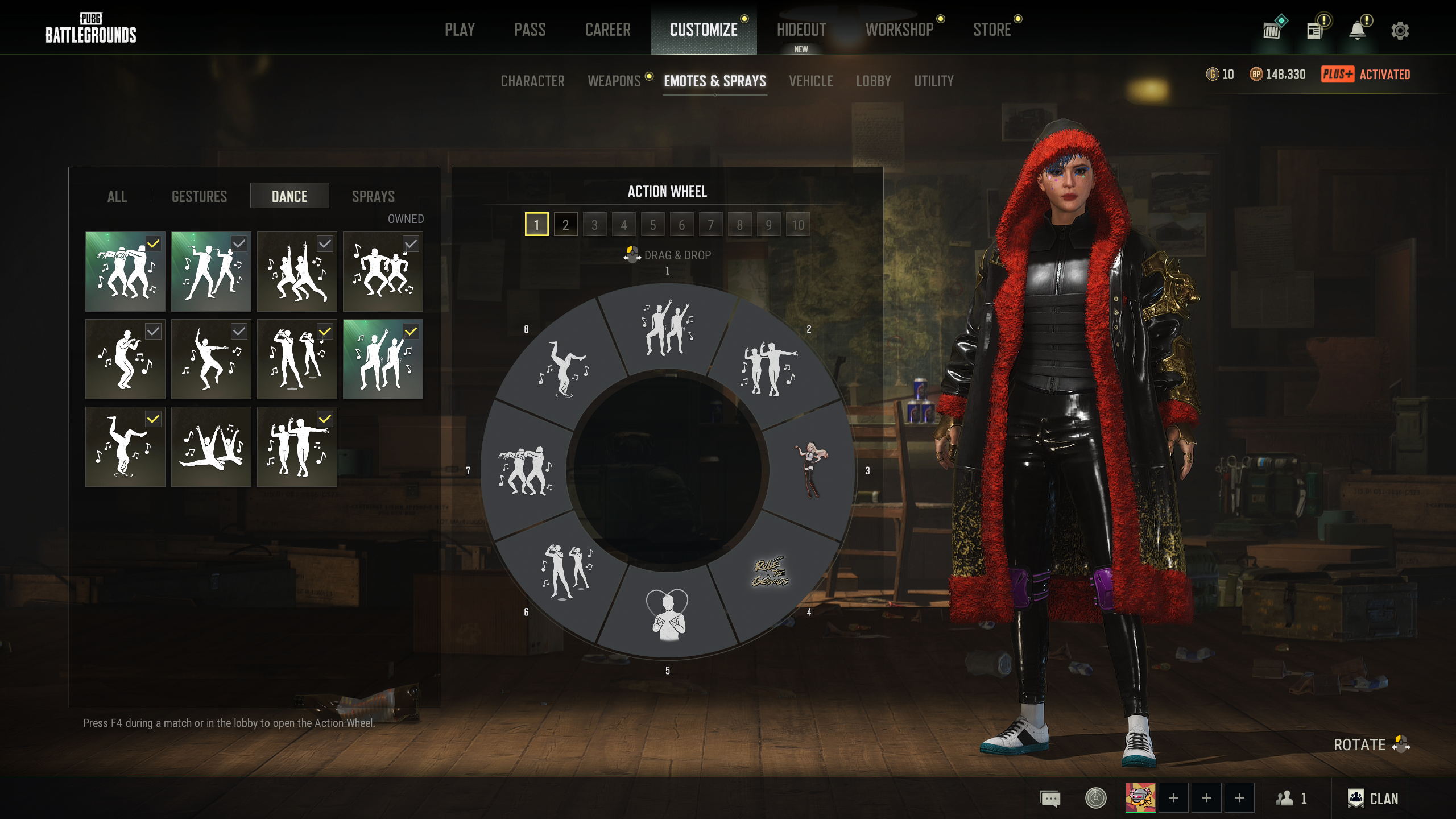Visit the STORE
This screenshot has height=819, width=1456.
992,30
